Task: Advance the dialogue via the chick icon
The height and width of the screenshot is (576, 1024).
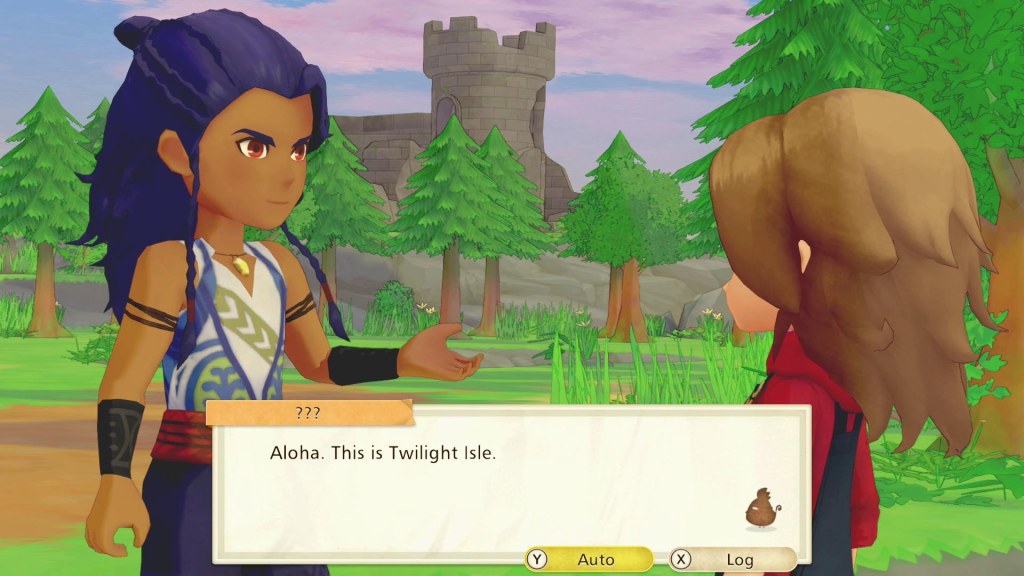Action: (761, 509)
